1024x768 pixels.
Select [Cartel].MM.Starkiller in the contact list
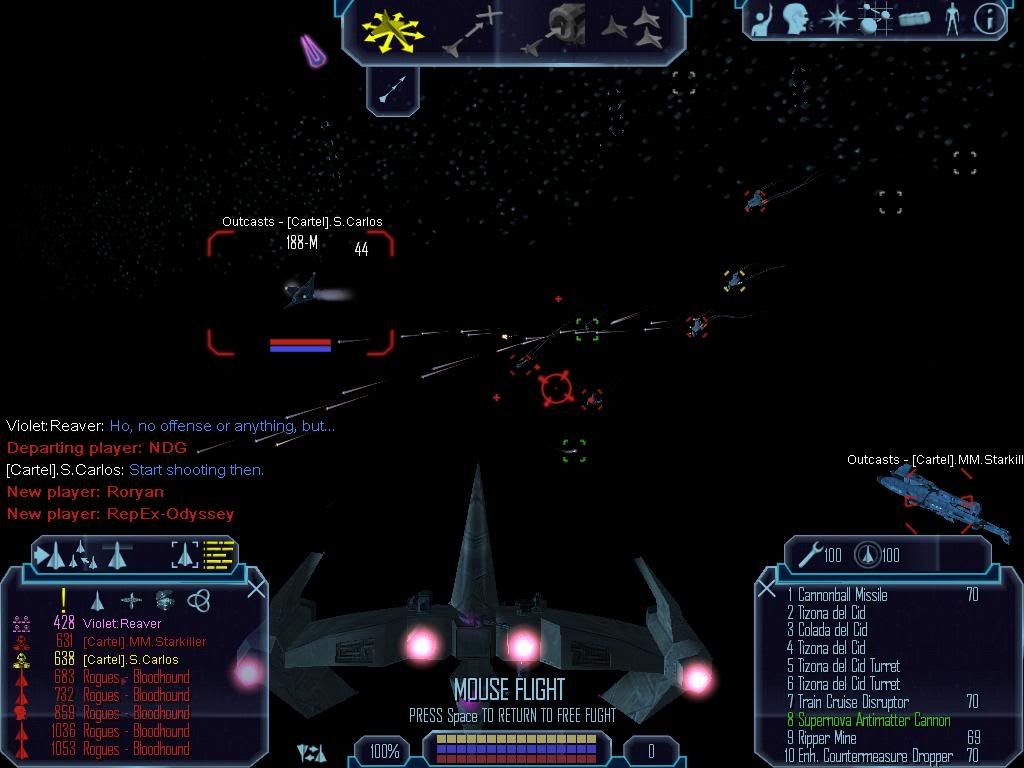click(144, 642)
